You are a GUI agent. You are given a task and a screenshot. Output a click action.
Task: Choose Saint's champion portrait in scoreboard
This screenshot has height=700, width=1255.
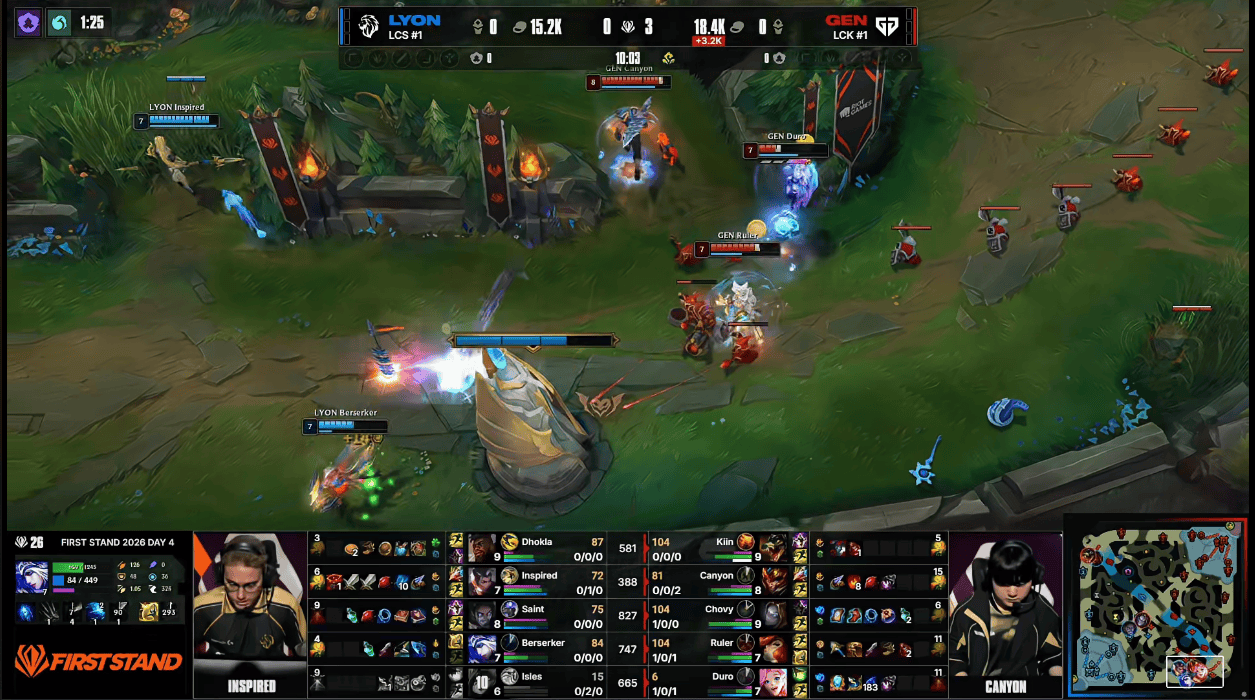tap(482, 615)
